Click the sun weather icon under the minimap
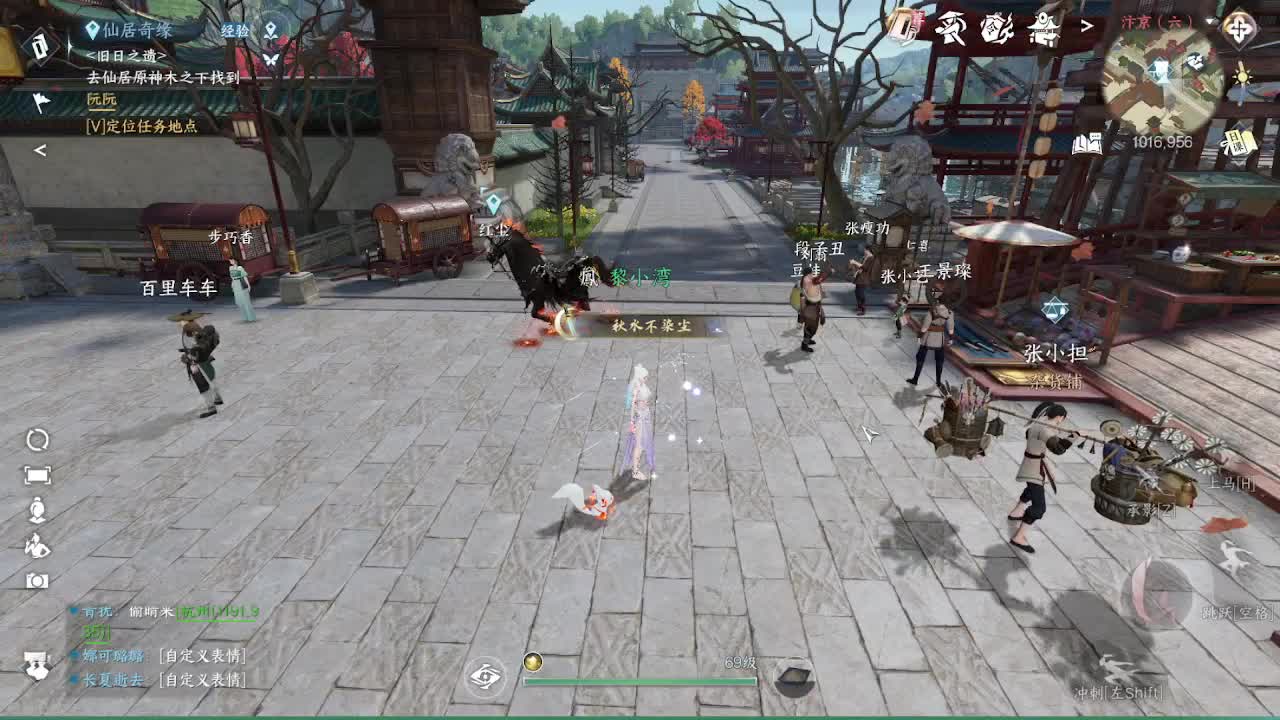The height and width of the screenshot is (720, 1280). pyautogui.click(x=1244, y=75)
